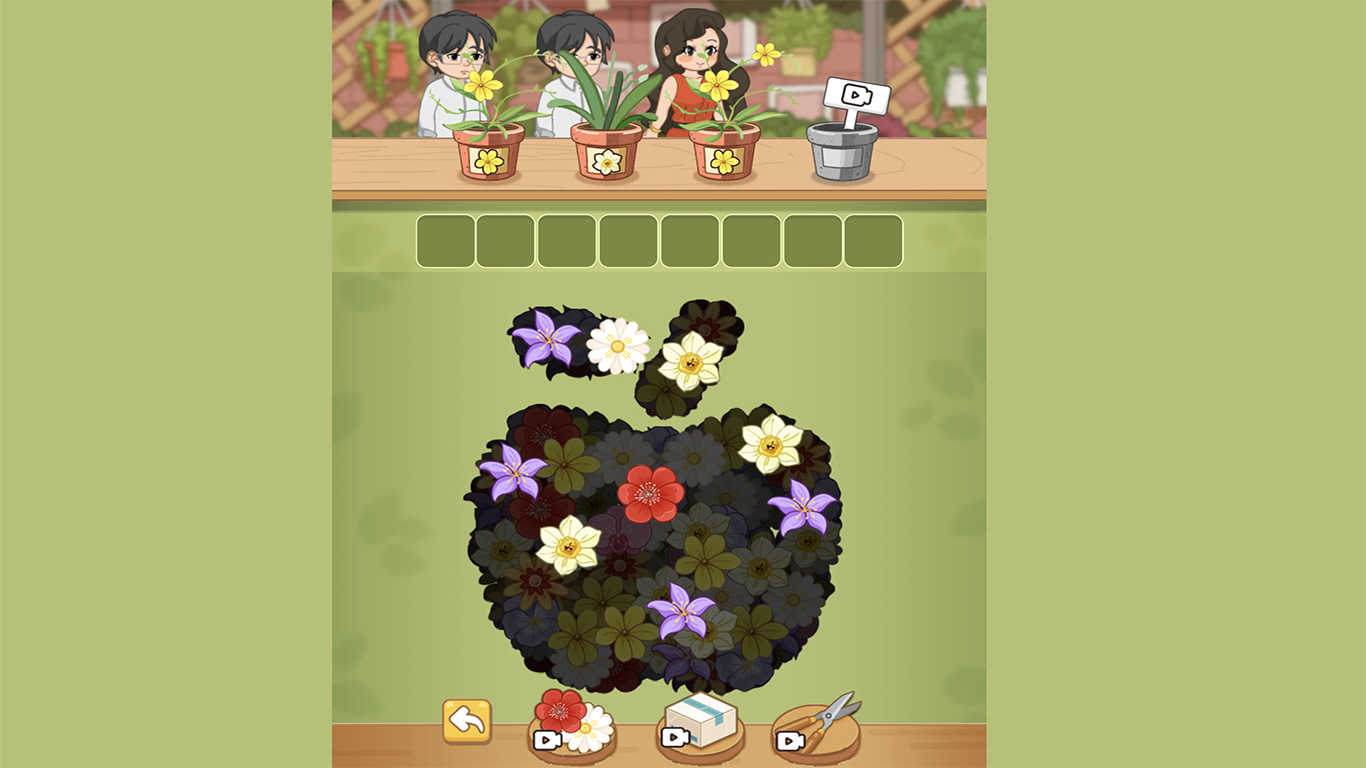Pick the purple clematis at the pile's top left
1366x768 pixels.
[x=545, y=340]
